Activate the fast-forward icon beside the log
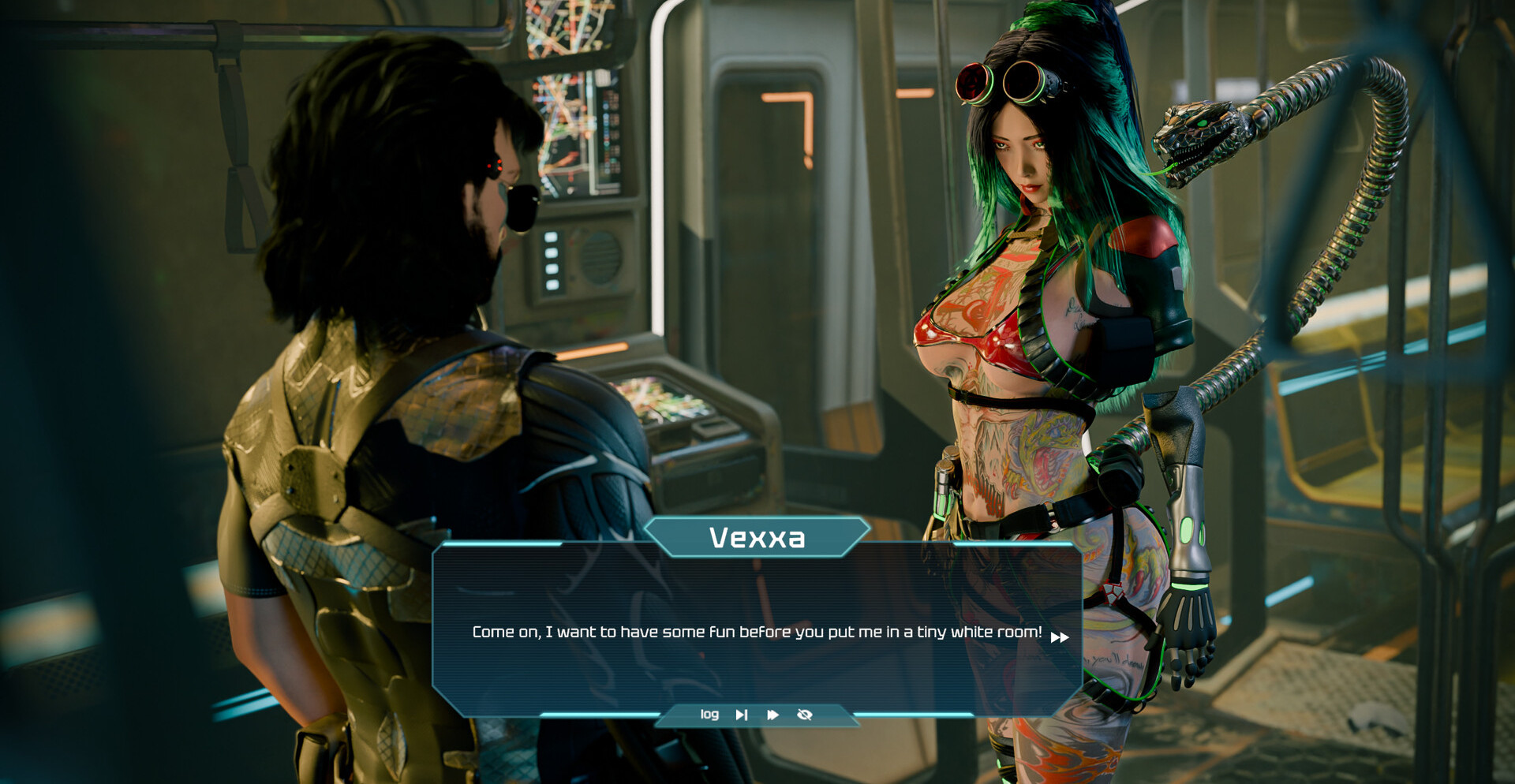The width and height of the screenshot is (1515, 784). pos(772,715)
